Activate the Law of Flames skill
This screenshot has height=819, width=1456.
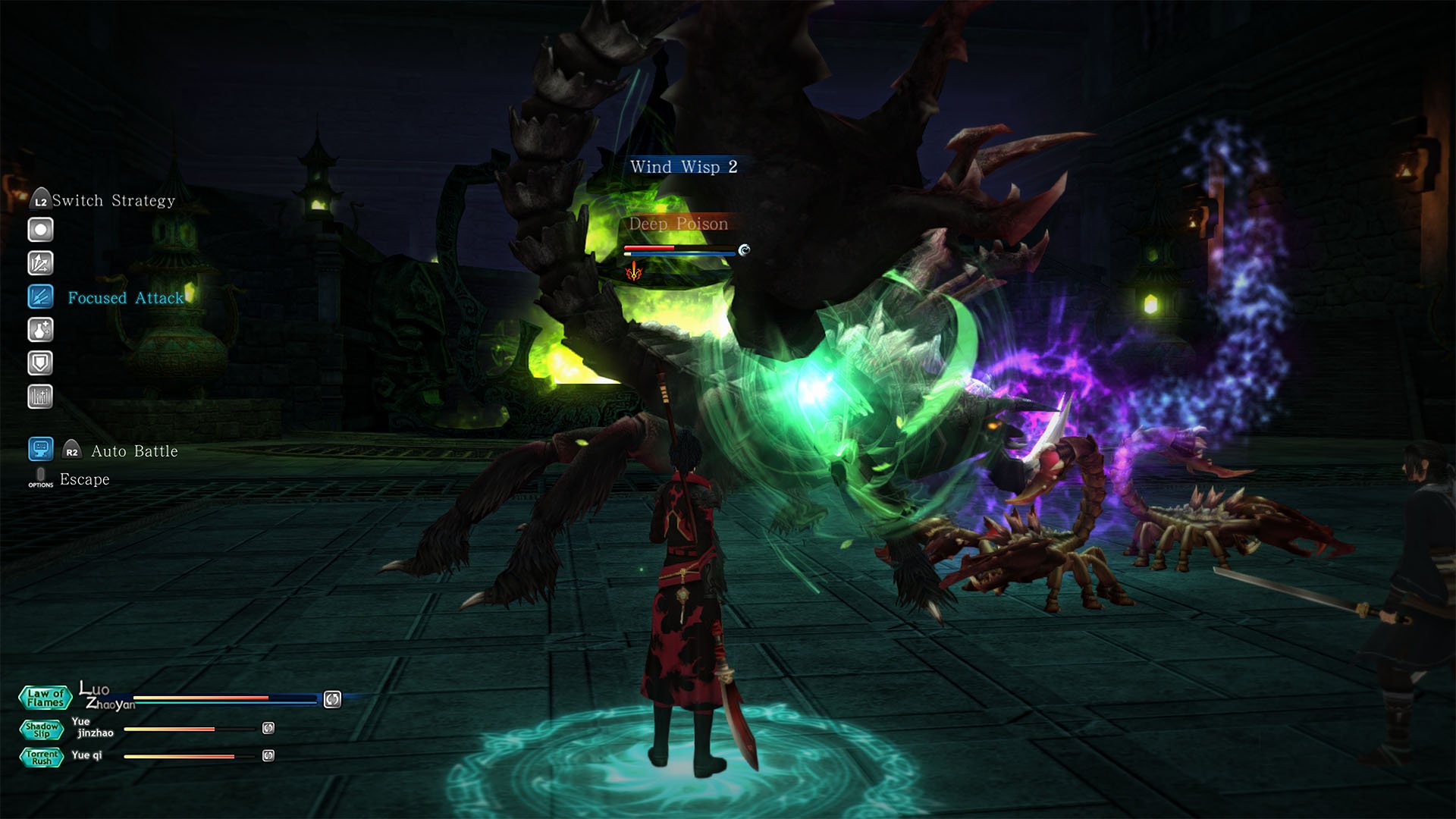(x=45, y=698)
